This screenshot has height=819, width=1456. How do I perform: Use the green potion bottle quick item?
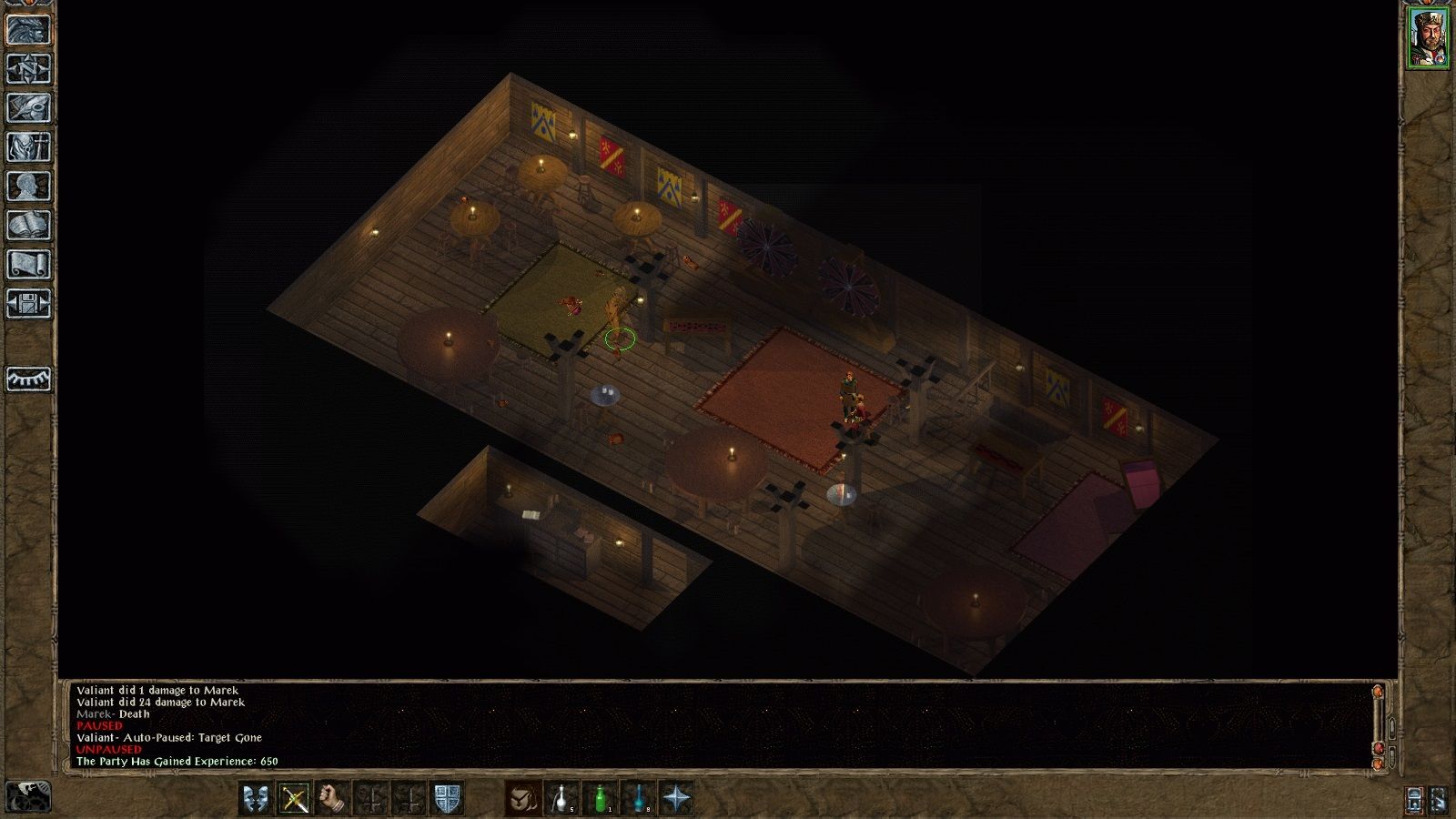click(x=600, y=798)
